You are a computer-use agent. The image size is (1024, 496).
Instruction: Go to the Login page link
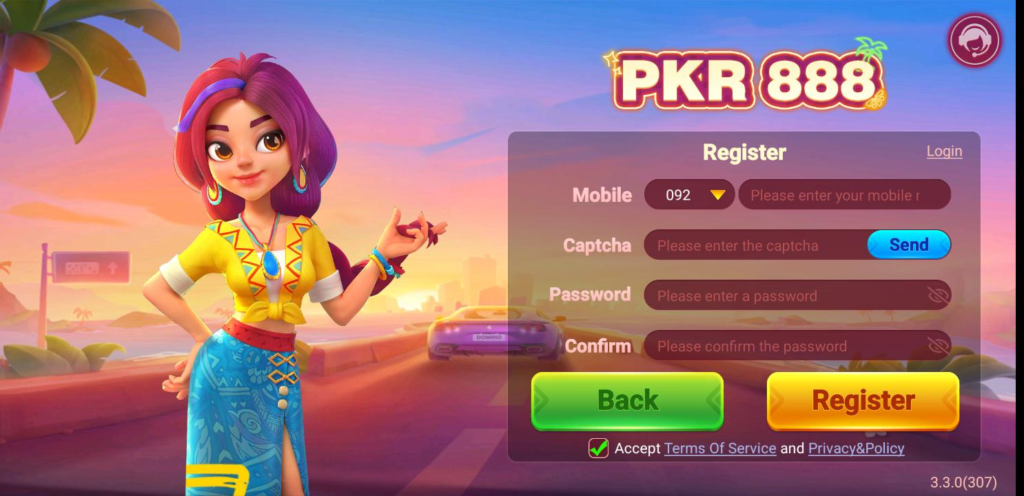(x=944, y=151)
